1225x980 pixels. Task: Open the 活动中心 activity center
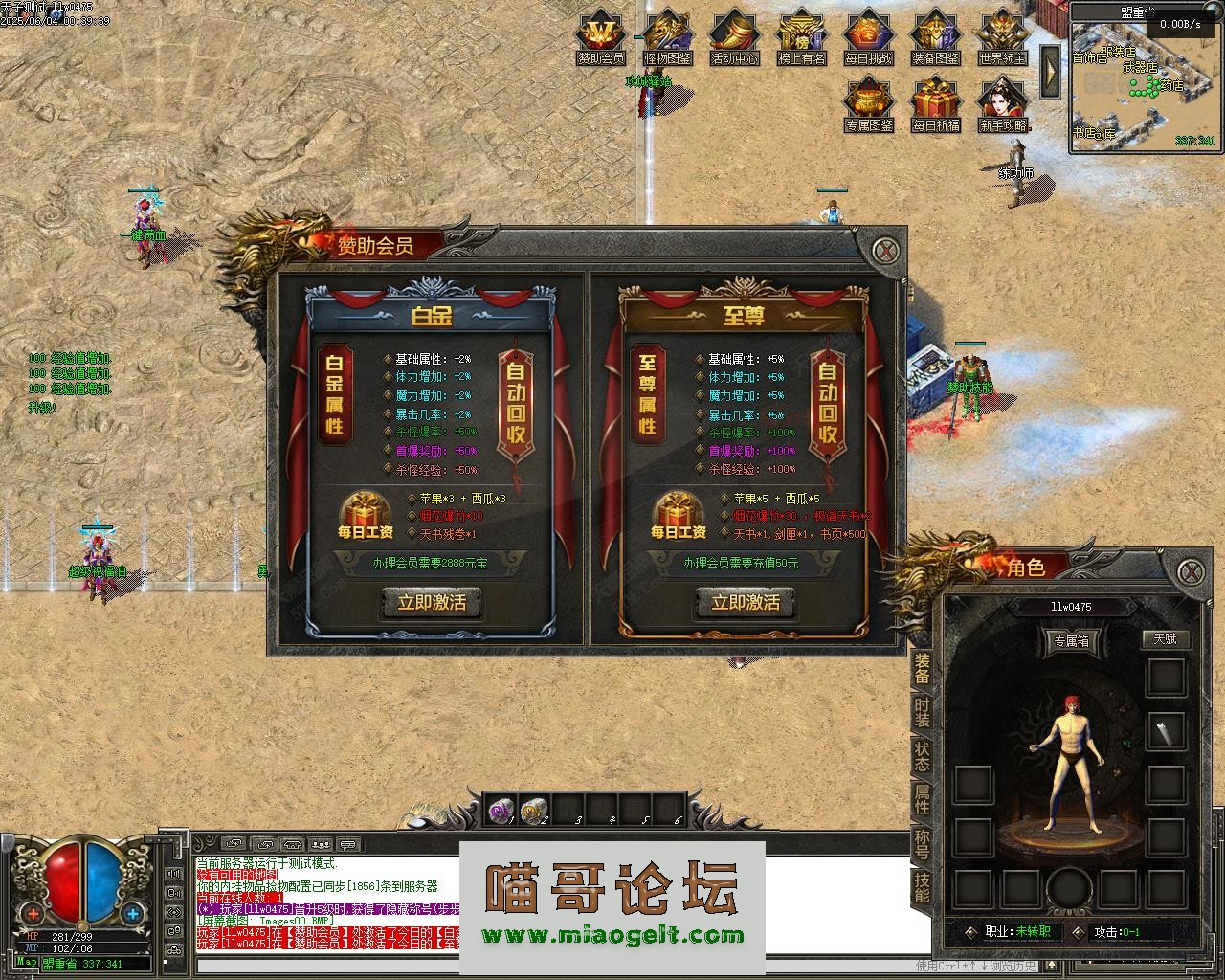734,39
